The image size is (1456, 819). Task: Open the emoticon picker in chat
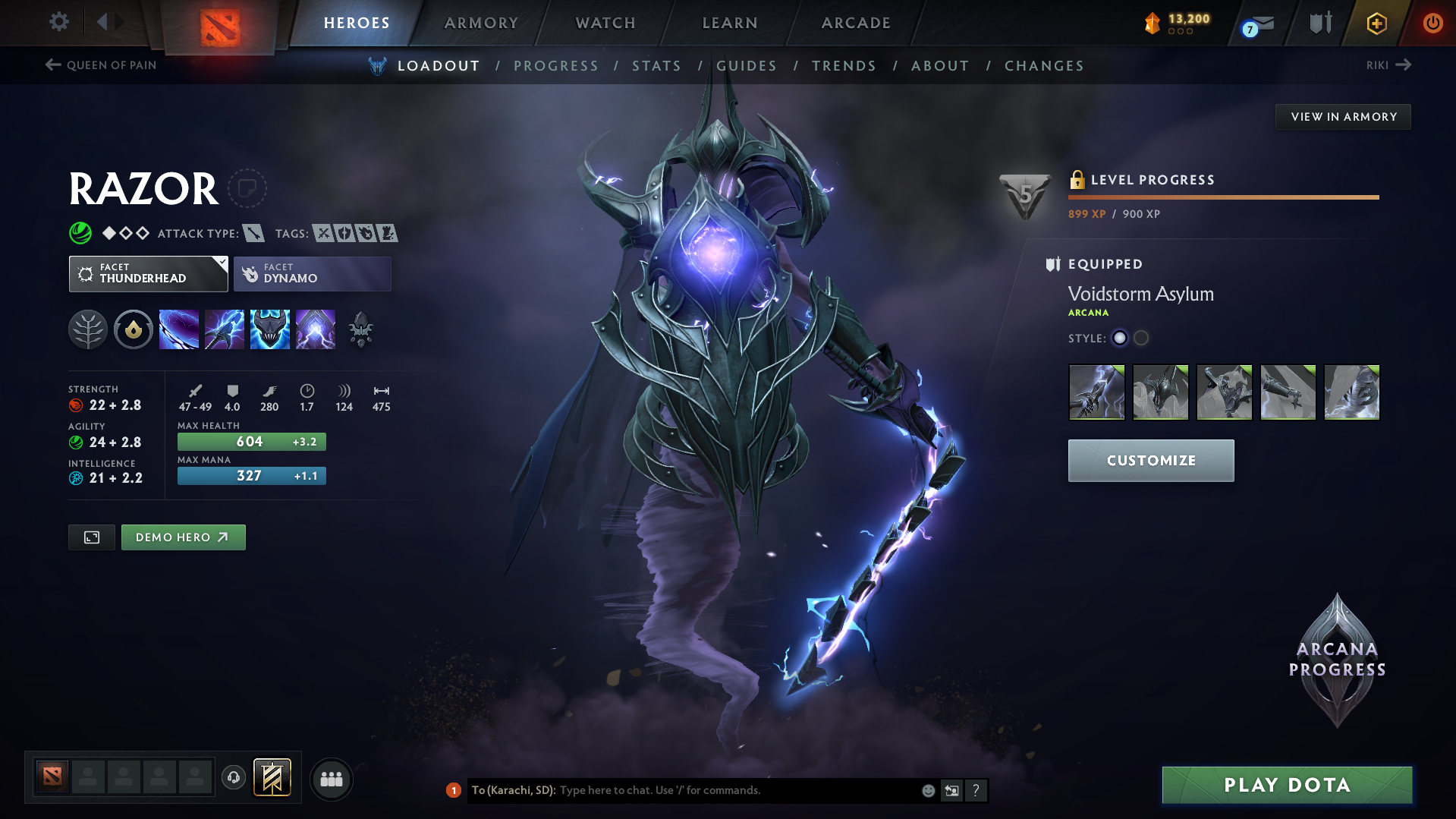coord(927,790)
